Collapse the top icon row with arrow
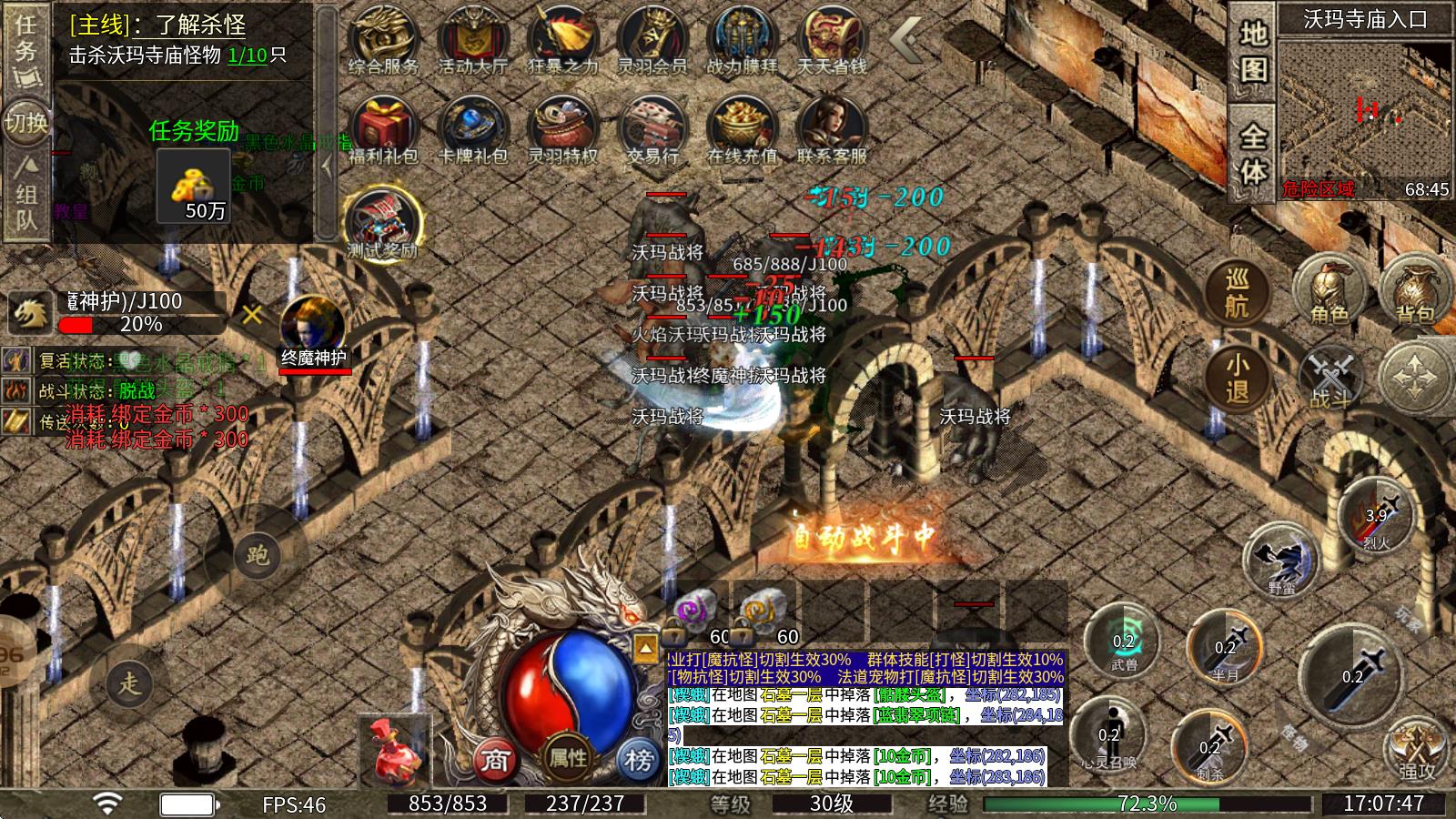Screen dimensions: 1456x819 [905, 39]
